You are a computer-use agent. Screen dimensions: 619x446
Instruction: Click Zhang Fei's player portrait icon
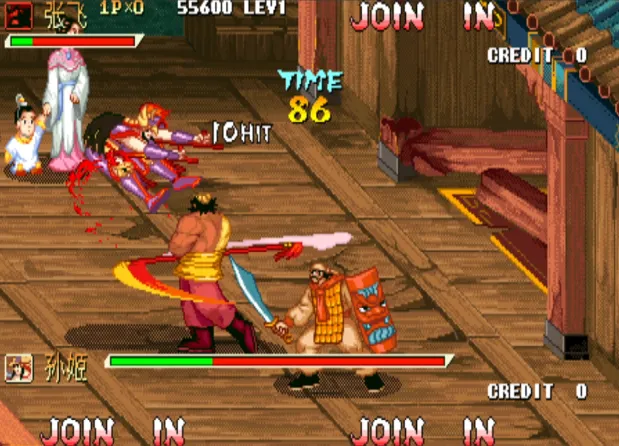(18, 13)
